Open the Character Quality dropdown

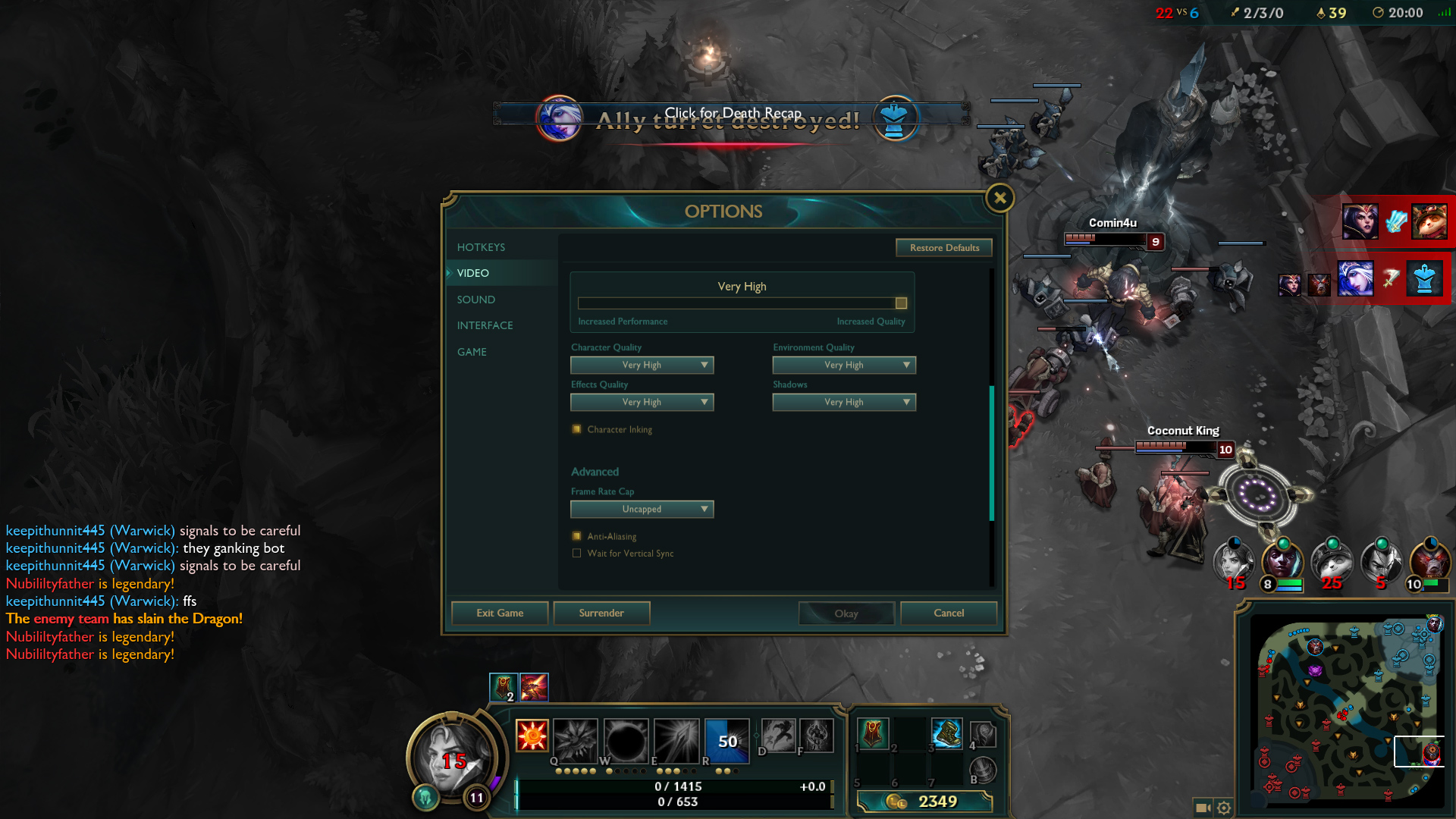pyautogui.click(x=642, y=365)
